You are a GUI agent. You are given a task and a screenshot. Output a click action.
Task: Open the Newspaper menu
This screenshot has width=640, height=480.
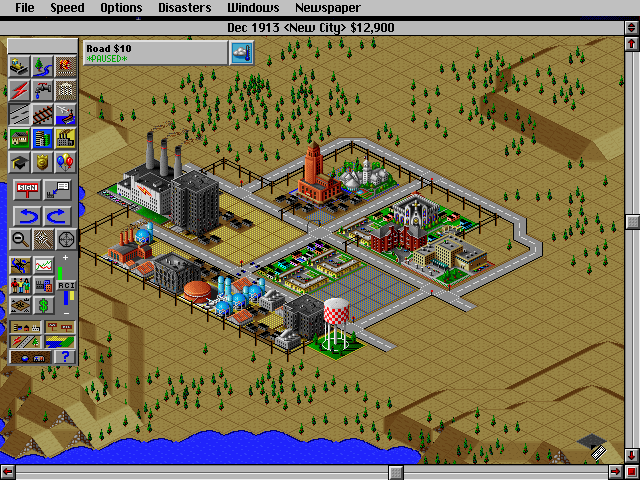click(x=327, y=8)
